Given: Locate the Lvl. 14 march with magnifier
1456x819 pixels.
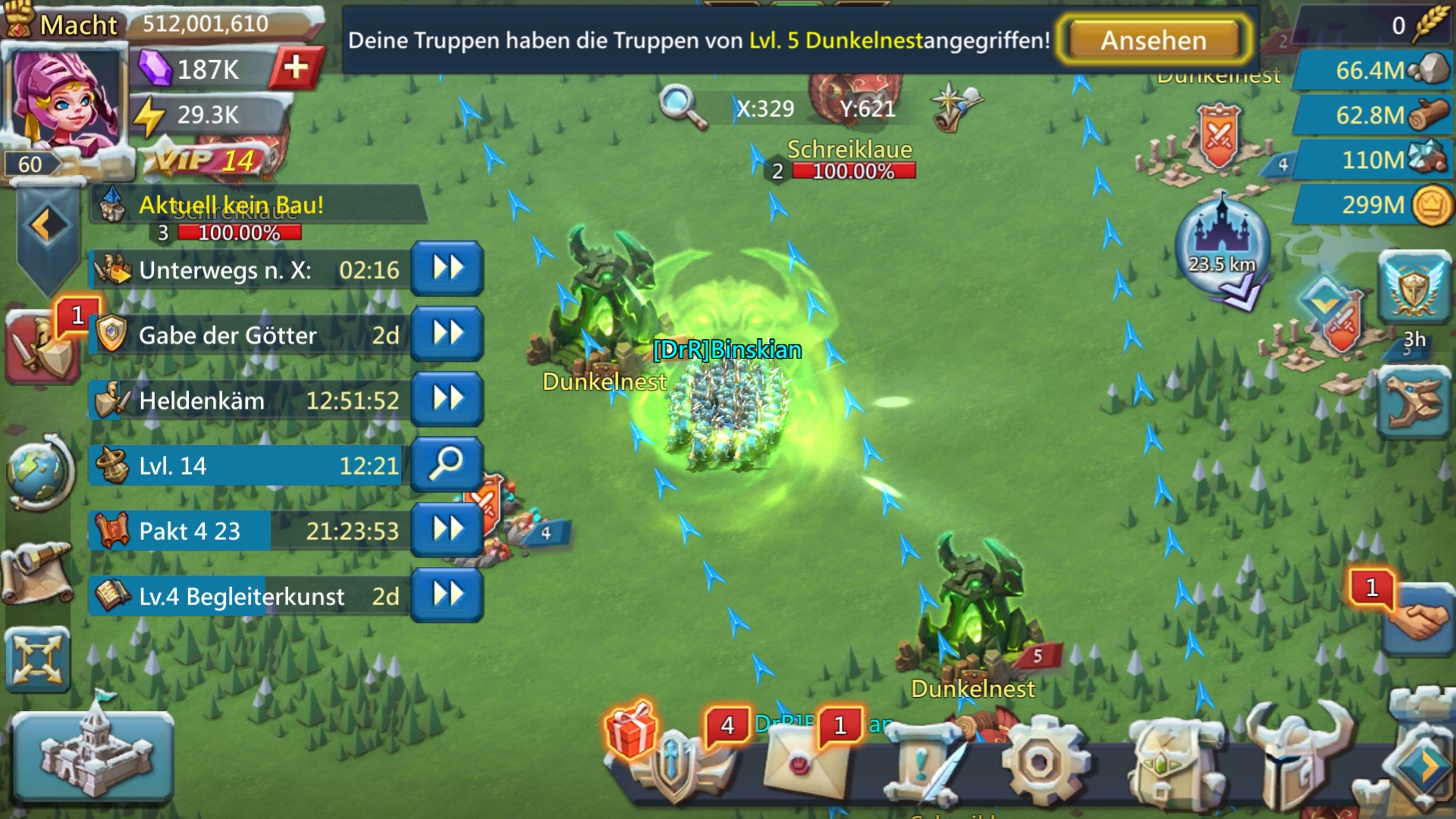Looking at the screenshot, I should (x=447, y=464).
